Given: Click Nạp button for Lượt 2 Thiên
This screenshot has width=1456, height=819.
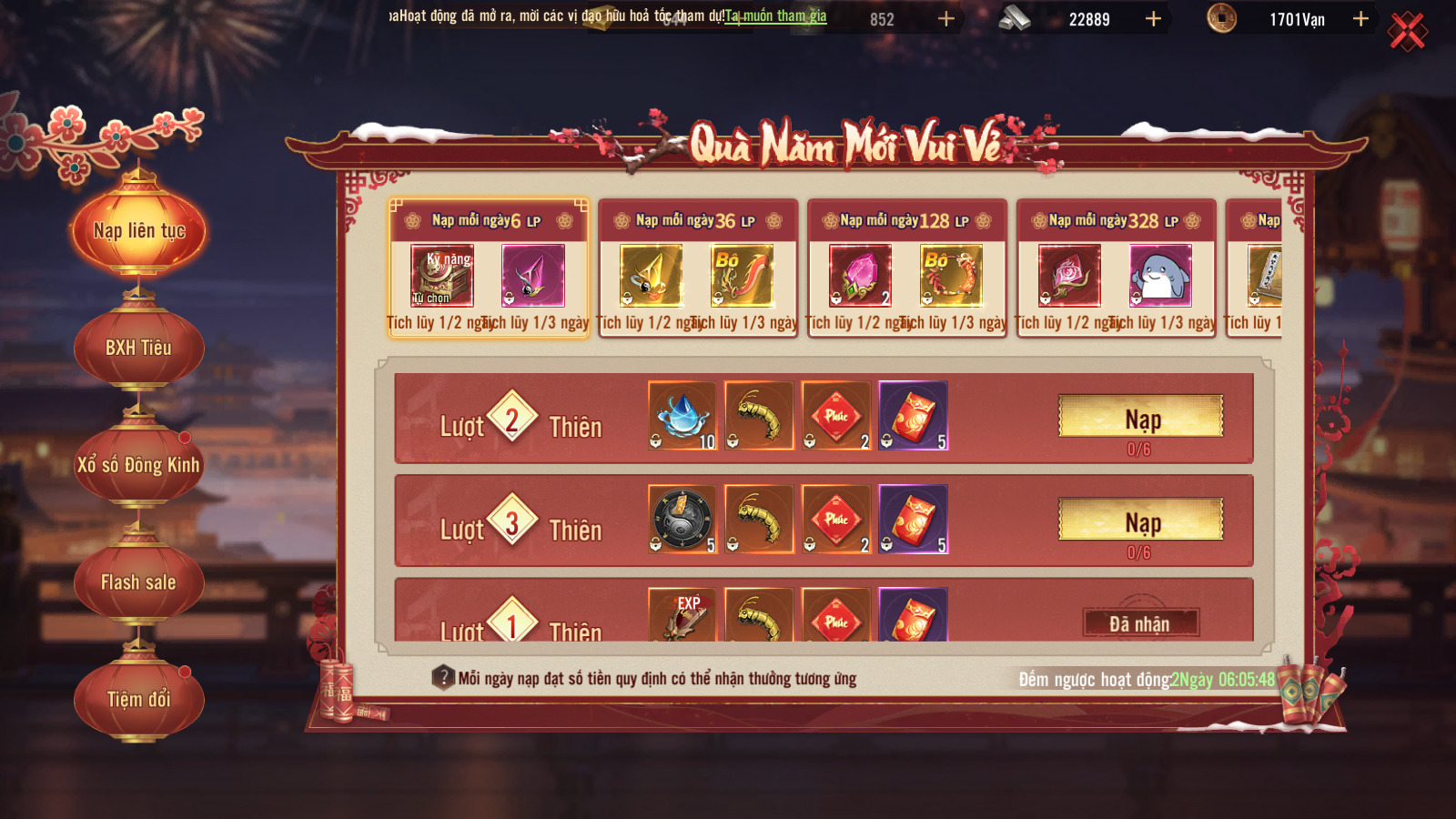Looking at the screenshot, I should (x=1140, y=418).
